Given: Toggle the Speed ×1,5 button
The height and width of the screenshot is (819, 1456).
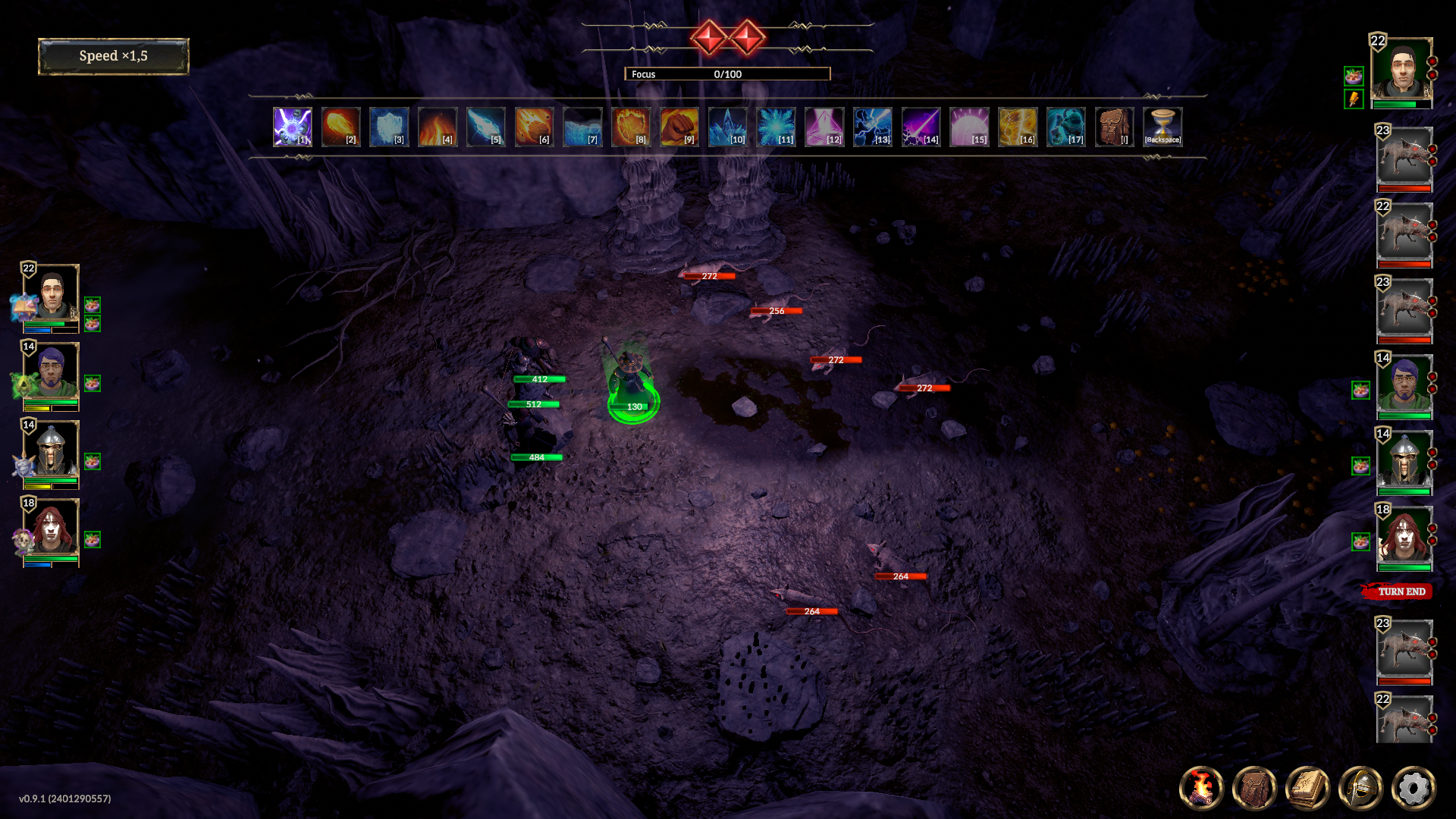Looking at the screenshot, I should click(114, 56).
